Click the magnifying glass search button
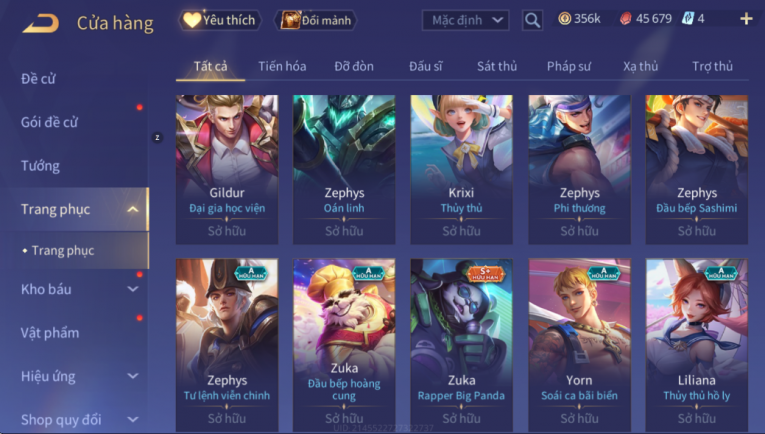The height and width of the screenshot is (434, 765). click(x=532, y=20)
